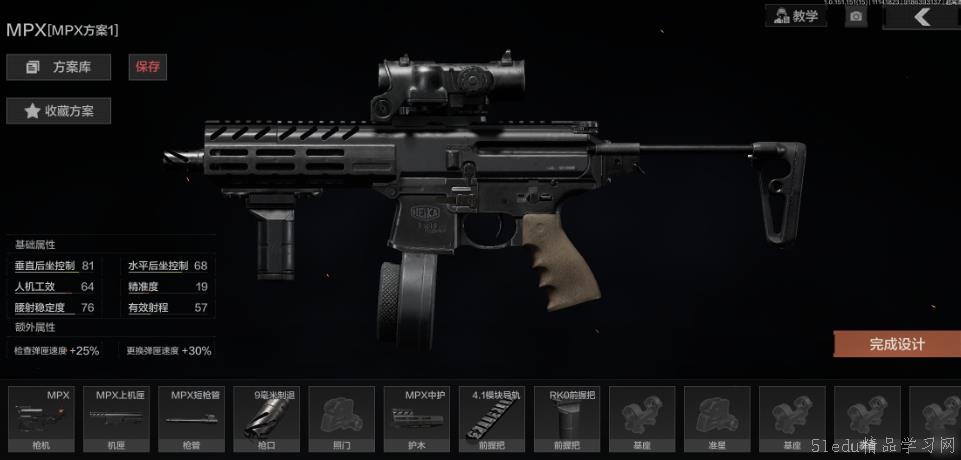
Task: Select the 9毫米制退 muzzle slot
Action: pyautogui.click(x=266, y=419)
